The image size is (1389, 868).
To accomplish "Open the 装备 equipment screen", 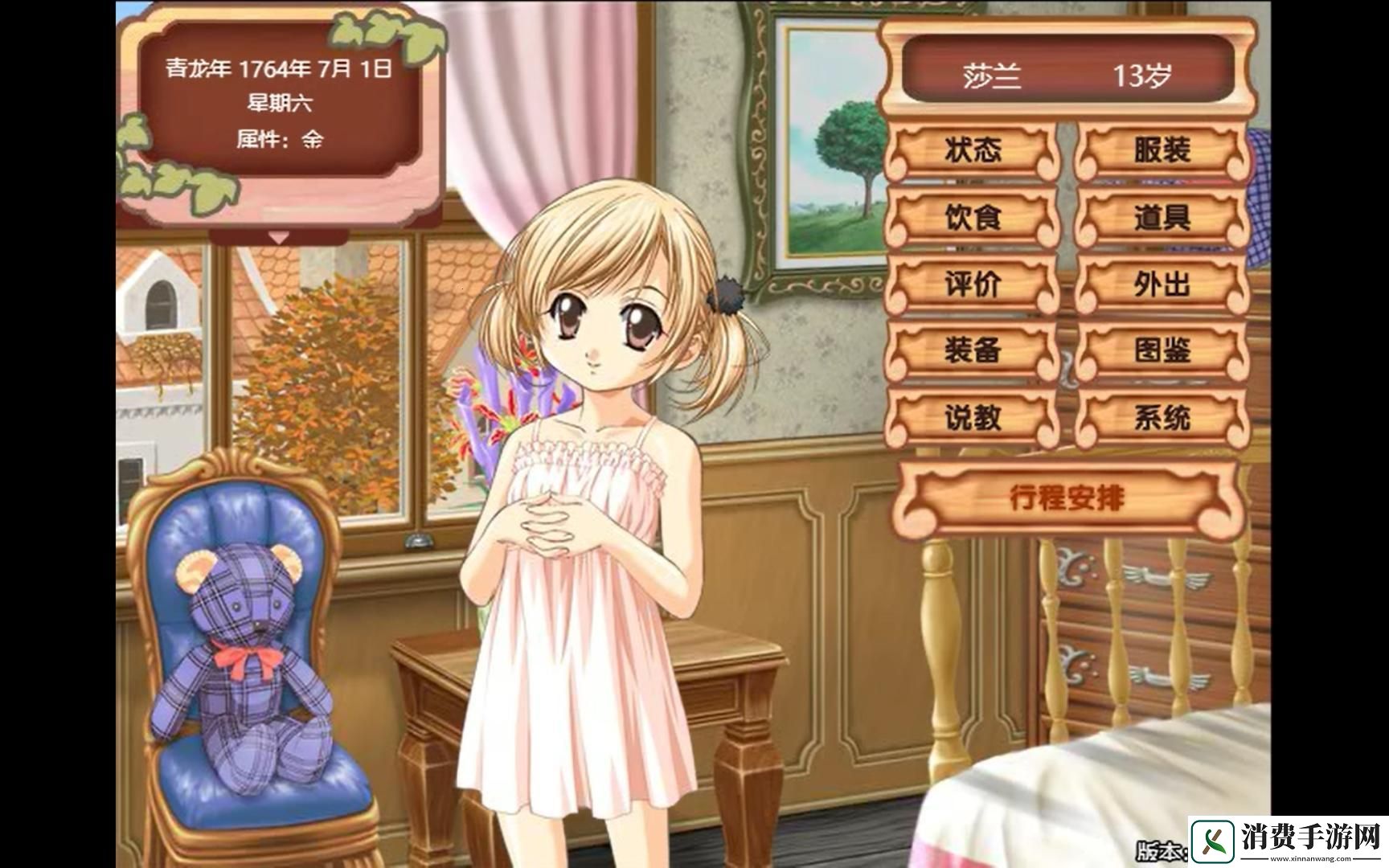I will 974,351.
